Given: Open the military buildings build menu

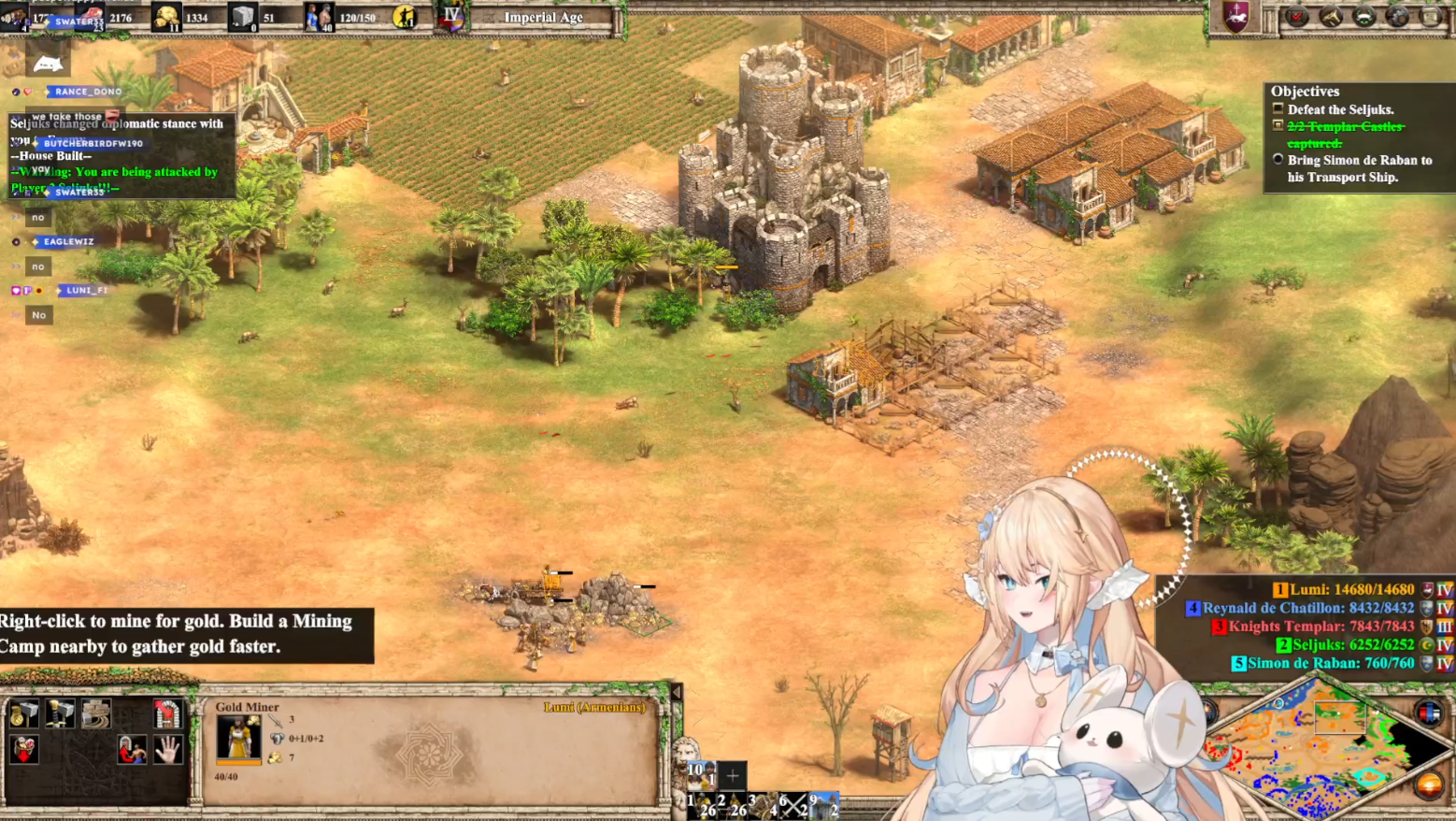Looking at the screenshot, I should 59,714.
